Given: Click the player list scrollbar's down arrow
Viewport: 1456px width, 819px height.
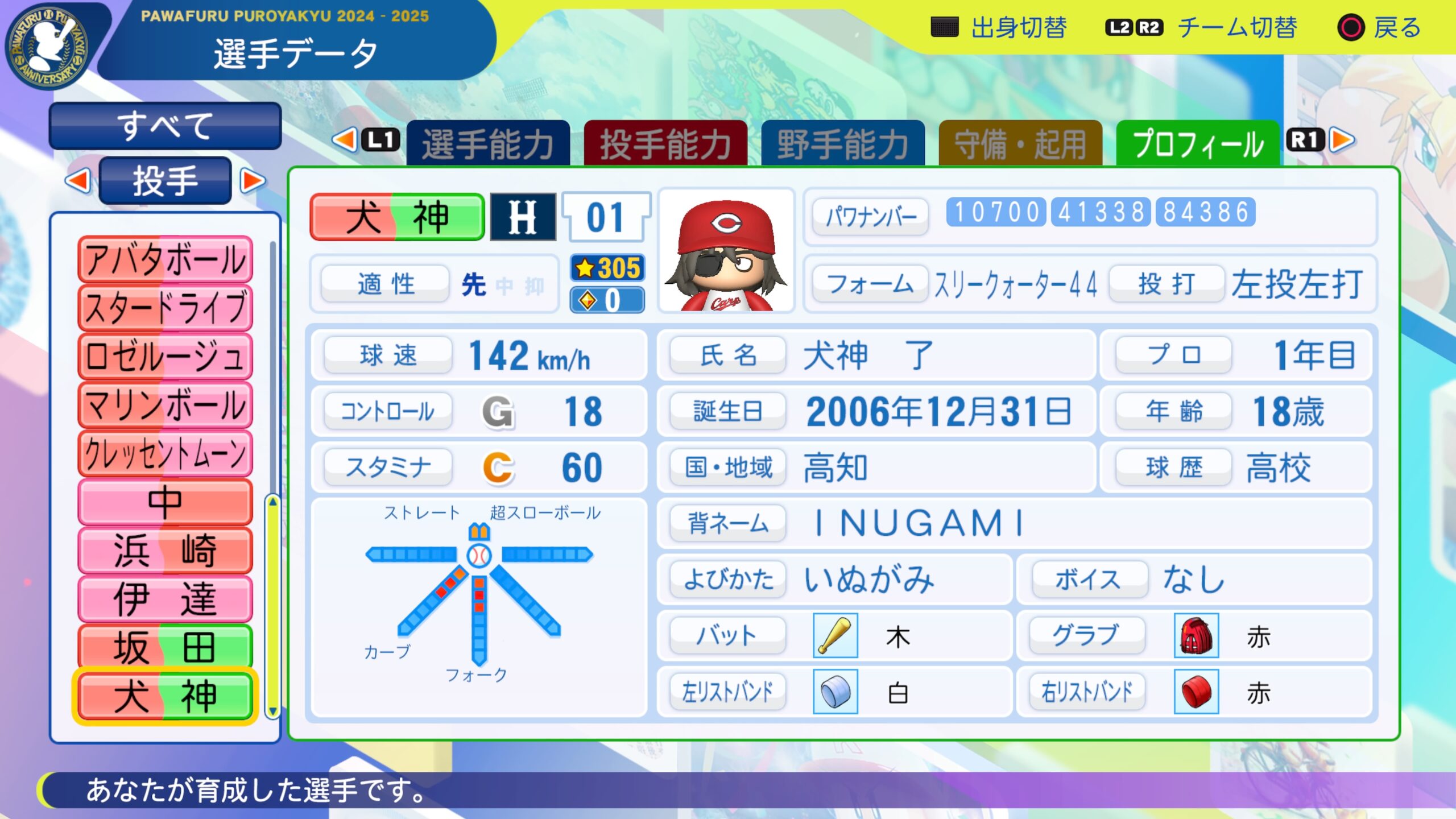Looking at the screenshot, I should click(x=273, y=711).
